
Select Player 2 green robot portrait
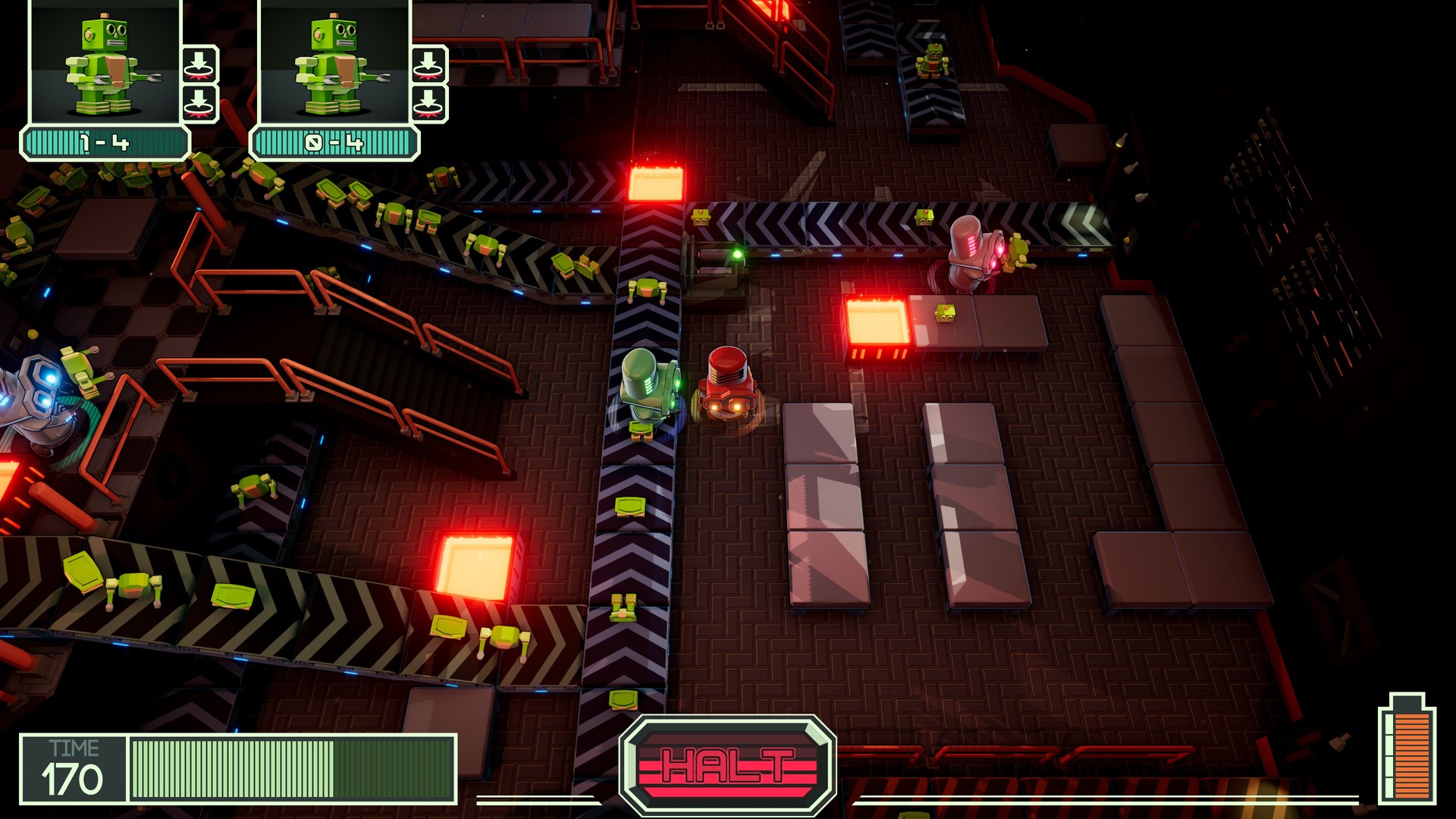pos(334,64)
